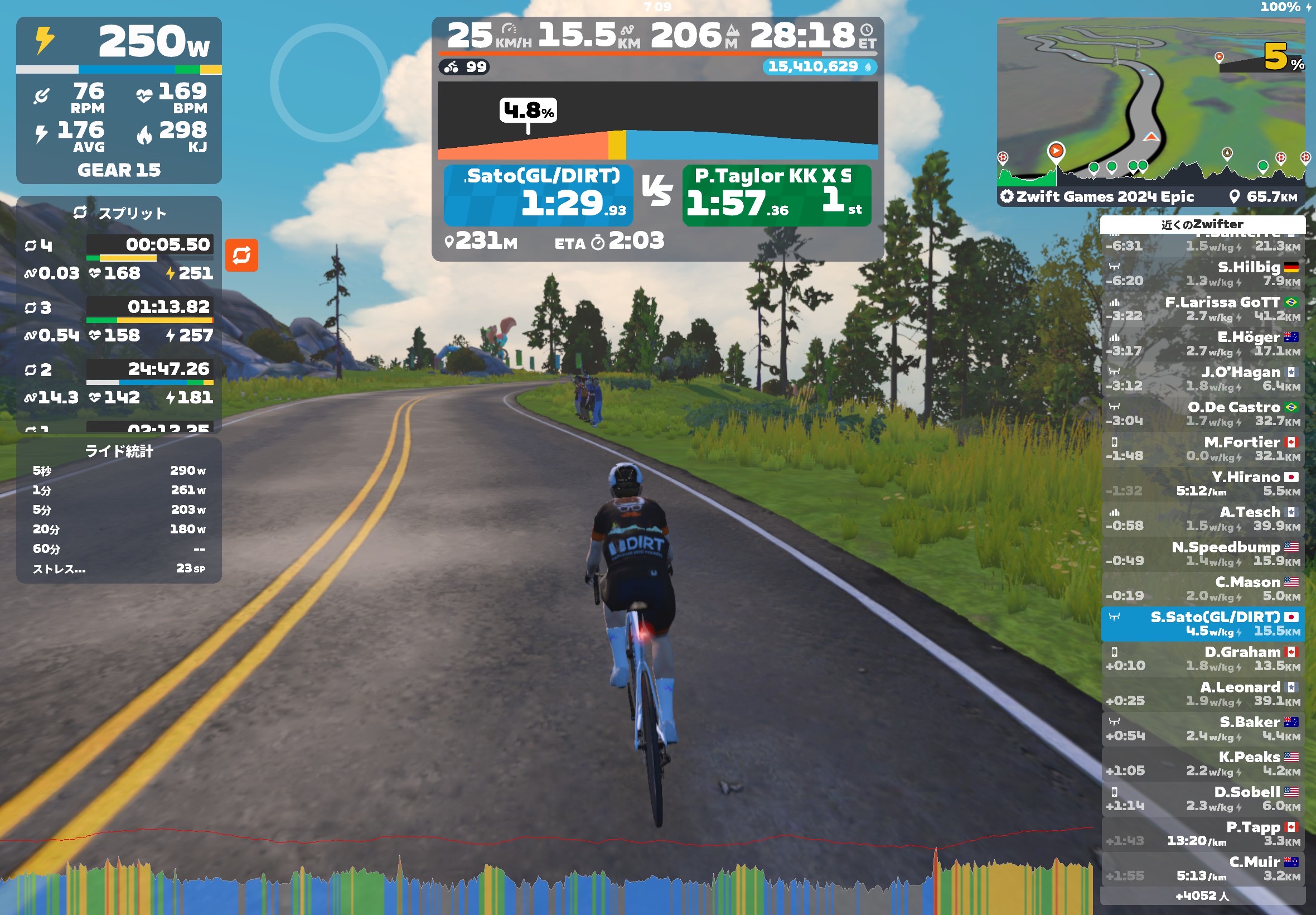The image size is (1316, 915).
Task: Pick D.Graham from nearby riders
Action: [1202, 659]
